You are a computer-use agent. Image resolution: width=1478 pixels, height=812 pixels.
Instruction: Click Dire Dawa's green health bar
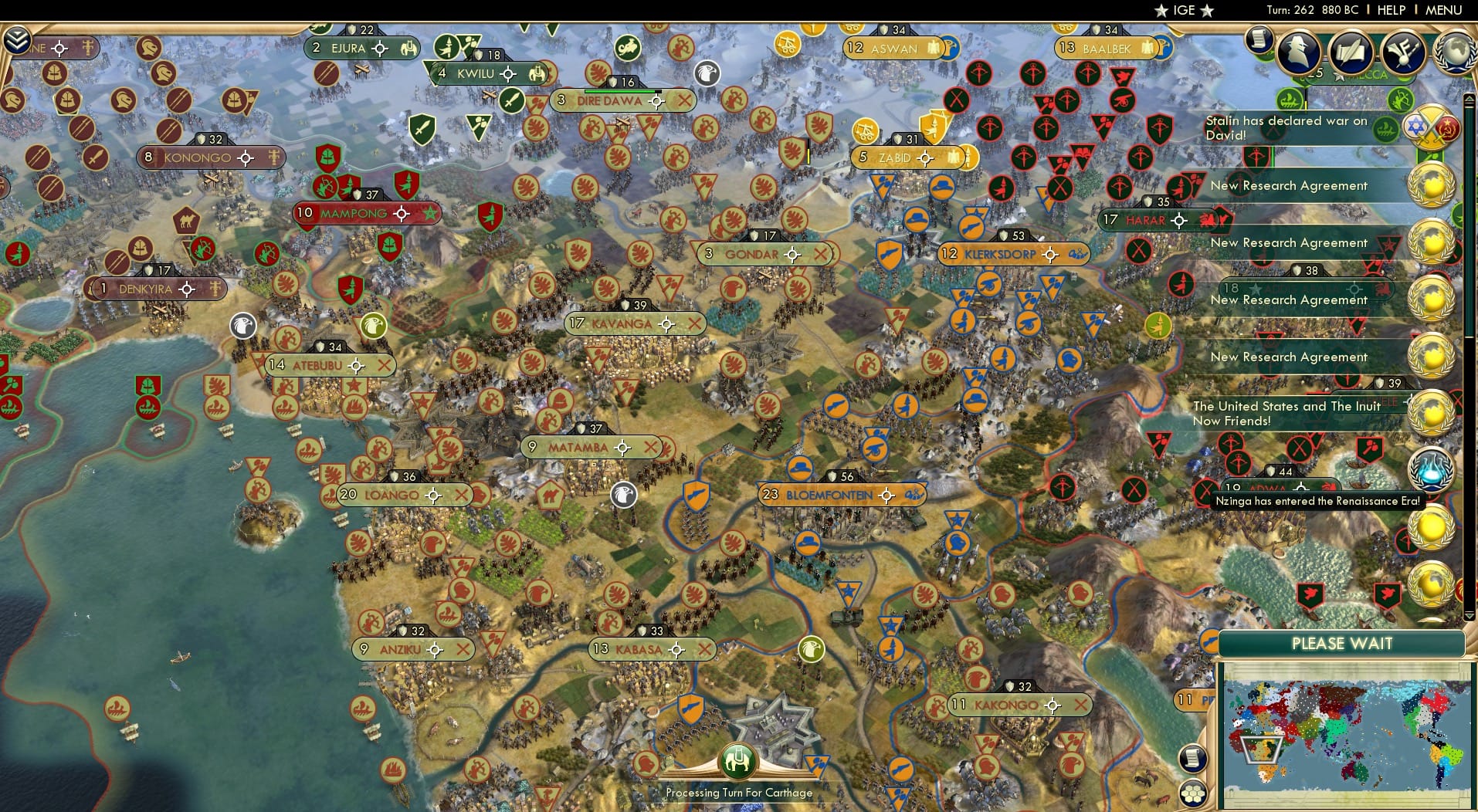(618, 90)
